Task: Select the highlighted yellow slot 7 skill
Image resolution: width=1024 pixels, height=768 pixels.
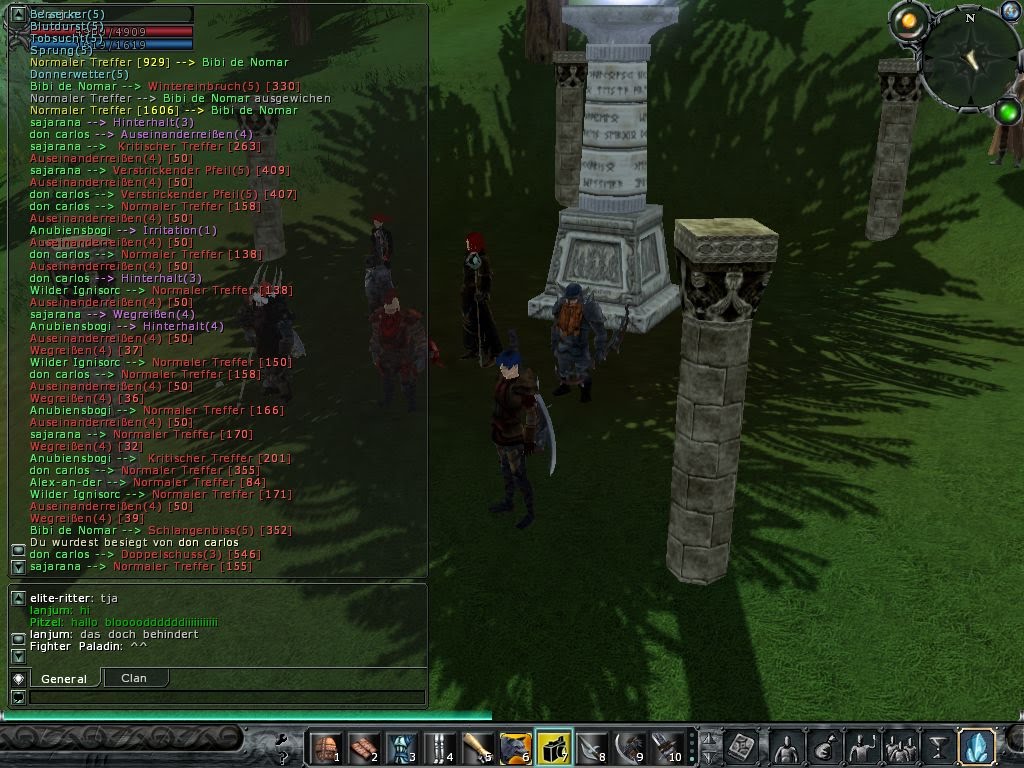Action: 554,748
